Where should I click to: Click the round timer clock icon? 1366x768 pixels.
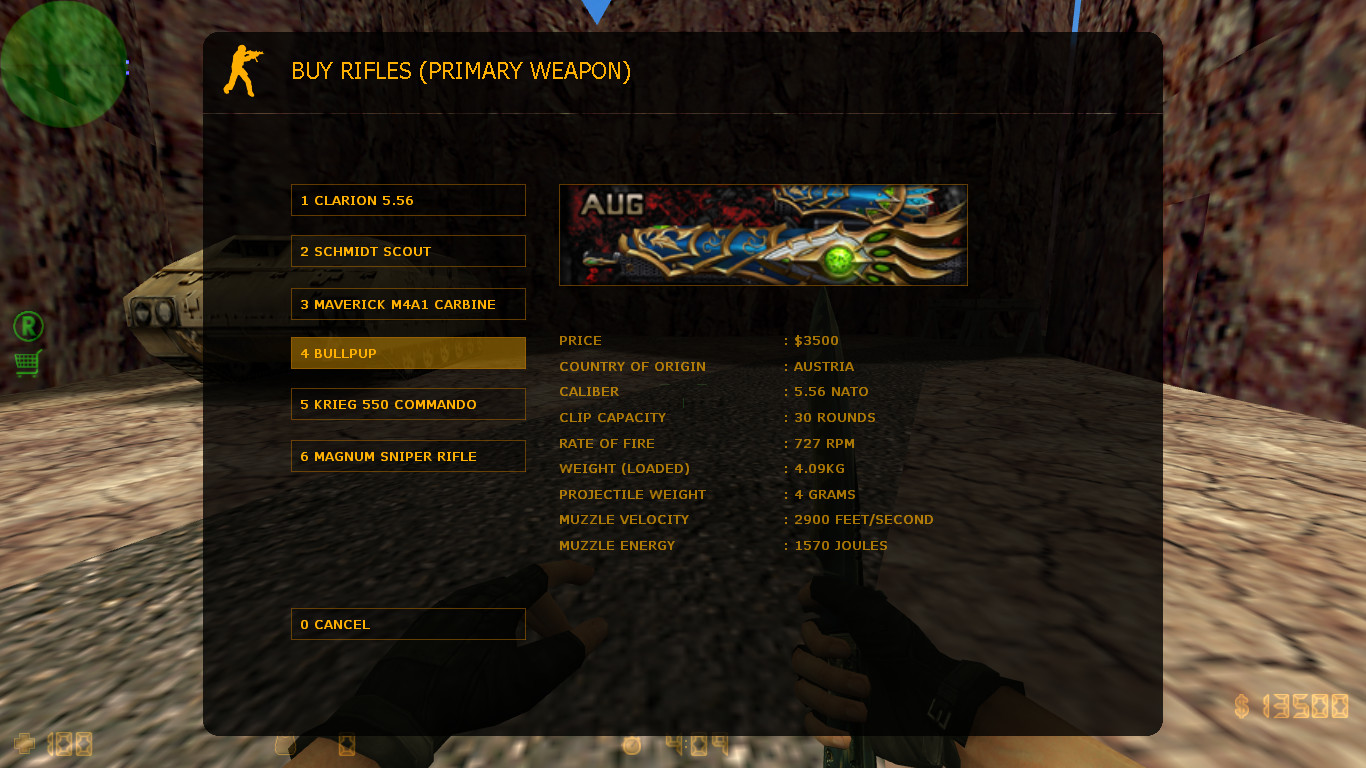[632, 744]
